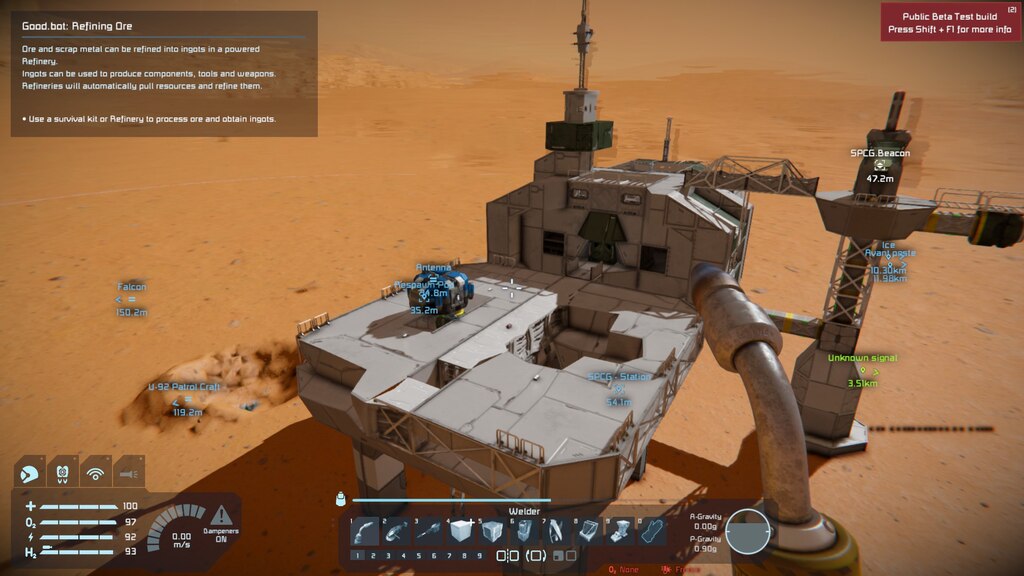This screenshot has height=576, width=1024.
Task: Select the SPCG Beacon signal marker
Action: 880,166
